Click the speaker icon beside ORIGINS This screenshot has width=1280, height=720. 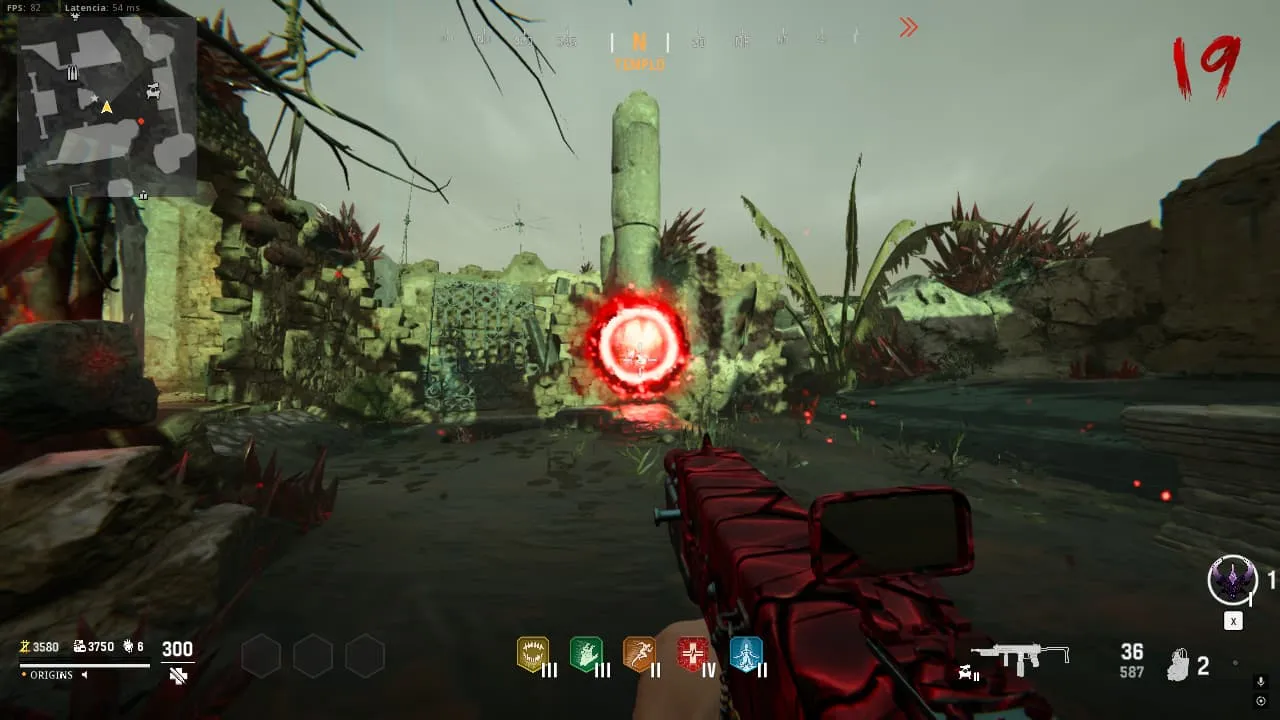click(x=84, y=675)
